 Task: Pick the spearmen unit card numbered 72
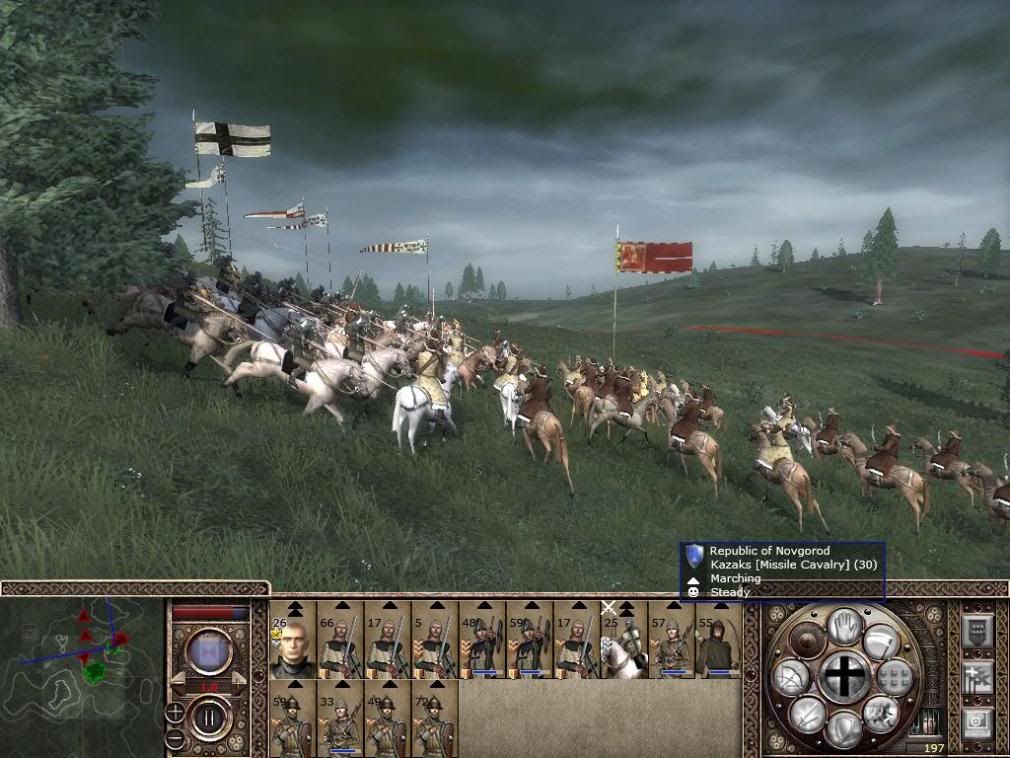pyautogui.click(x=435, y=720)
